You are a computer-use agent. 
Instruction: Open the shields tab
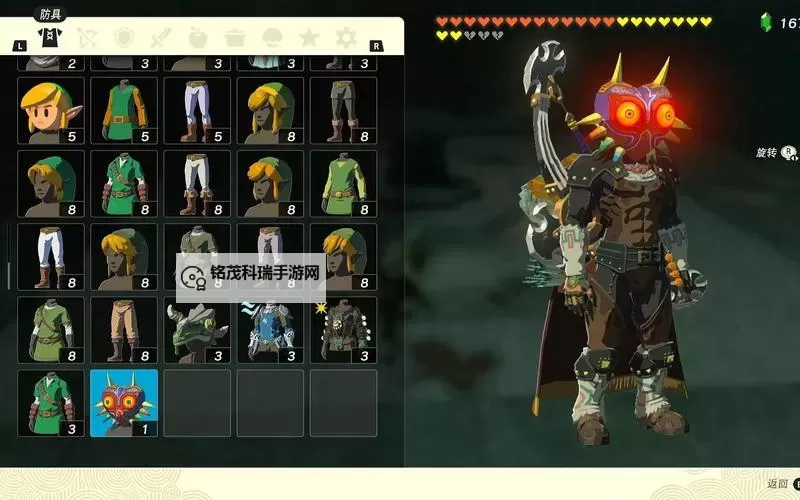124,39
